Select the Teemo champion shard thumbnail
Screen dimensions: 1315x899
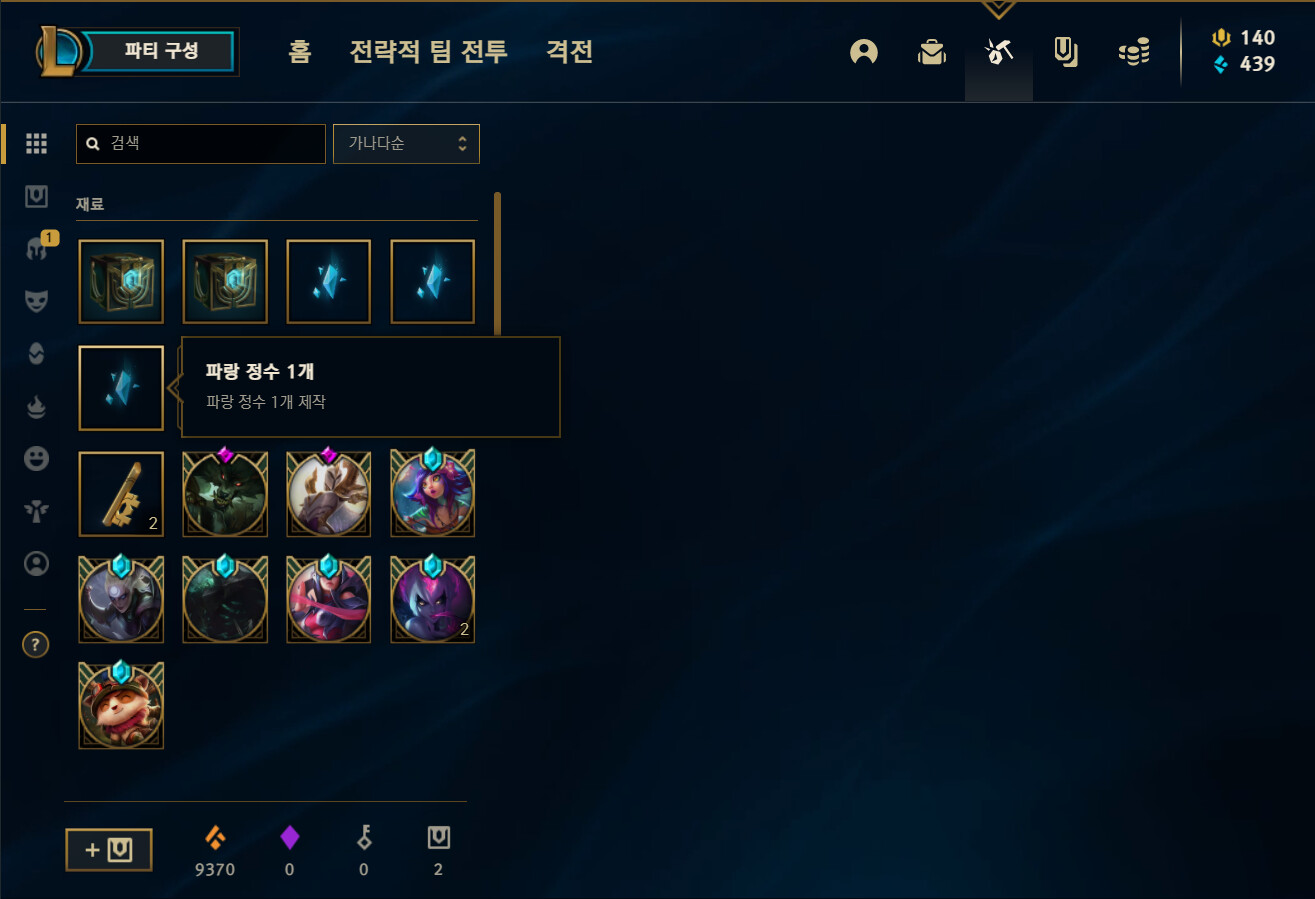point(120,705)
